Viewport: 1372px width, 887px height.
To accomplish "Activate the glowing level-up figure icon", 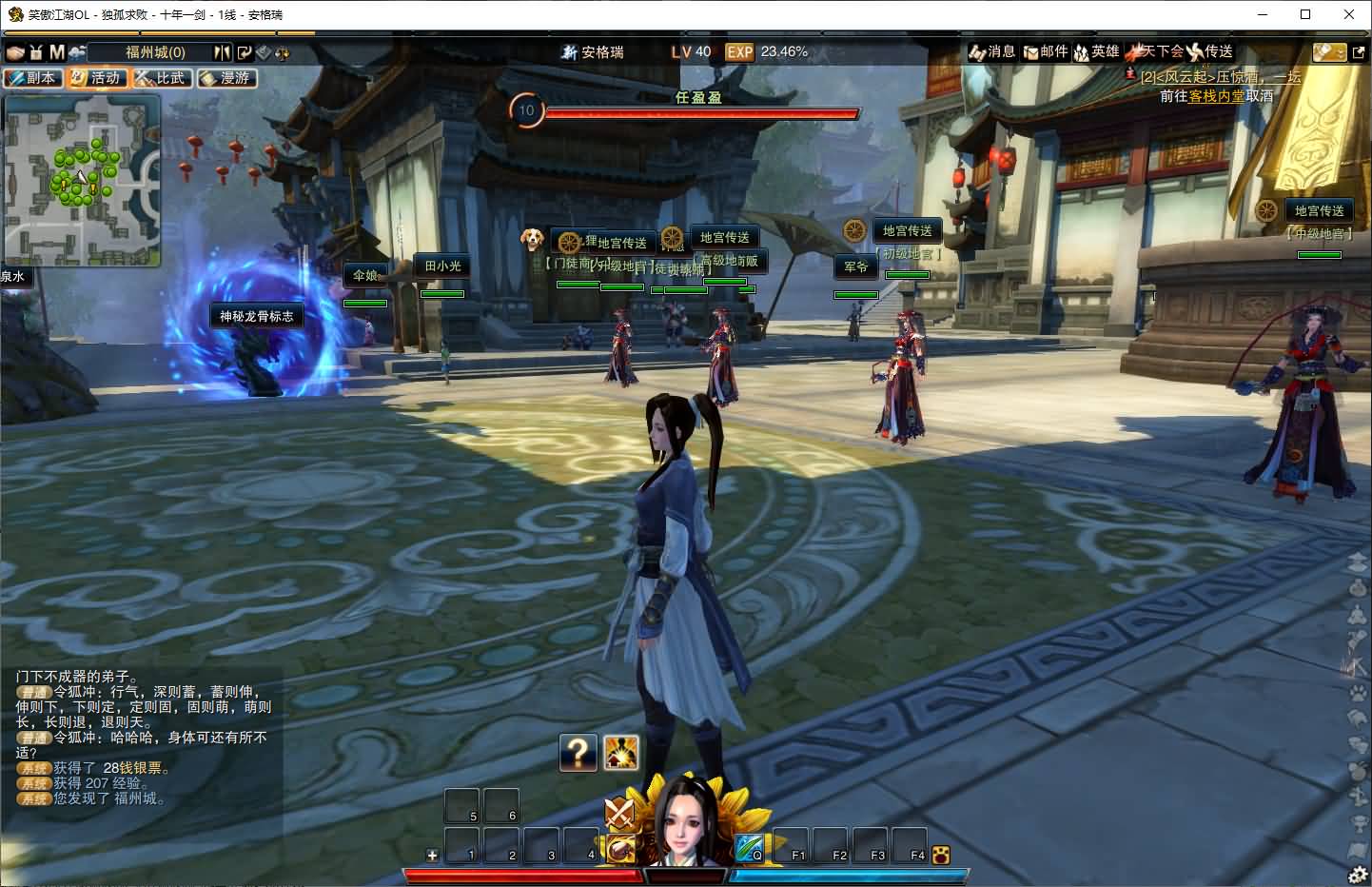I will (x=621, y=753).
